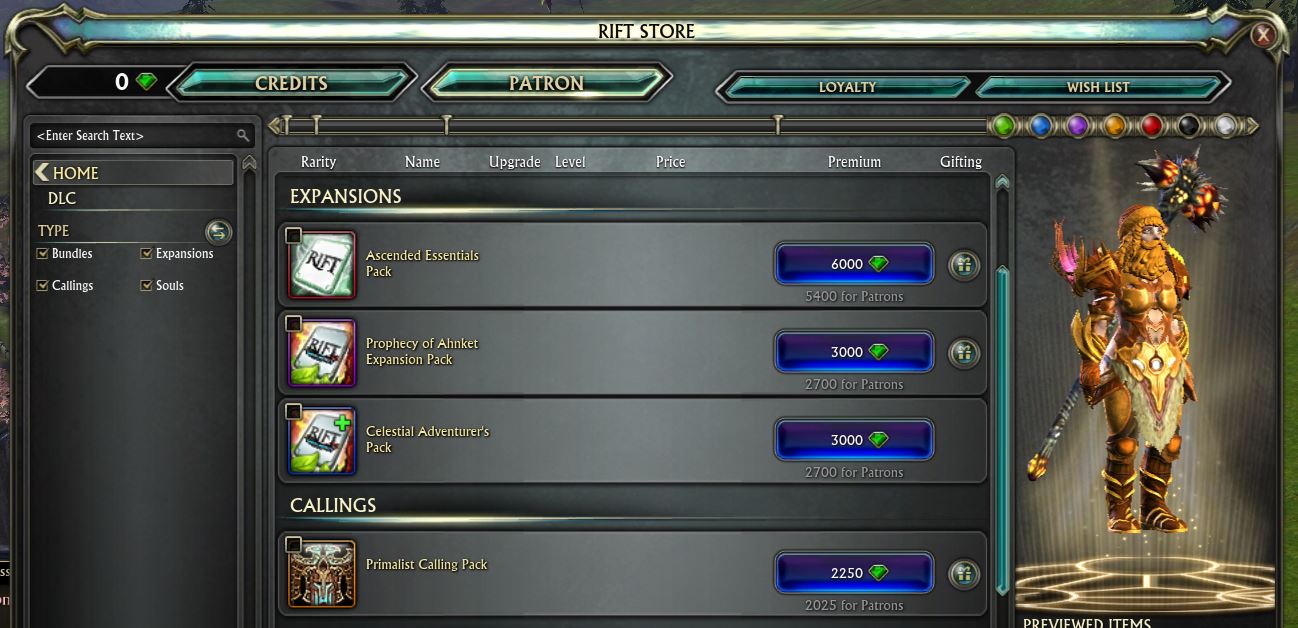Image resolution: width=1298 pixels, height=628 pixels.
Task: Click the store search text field
Action: (135, 135)
